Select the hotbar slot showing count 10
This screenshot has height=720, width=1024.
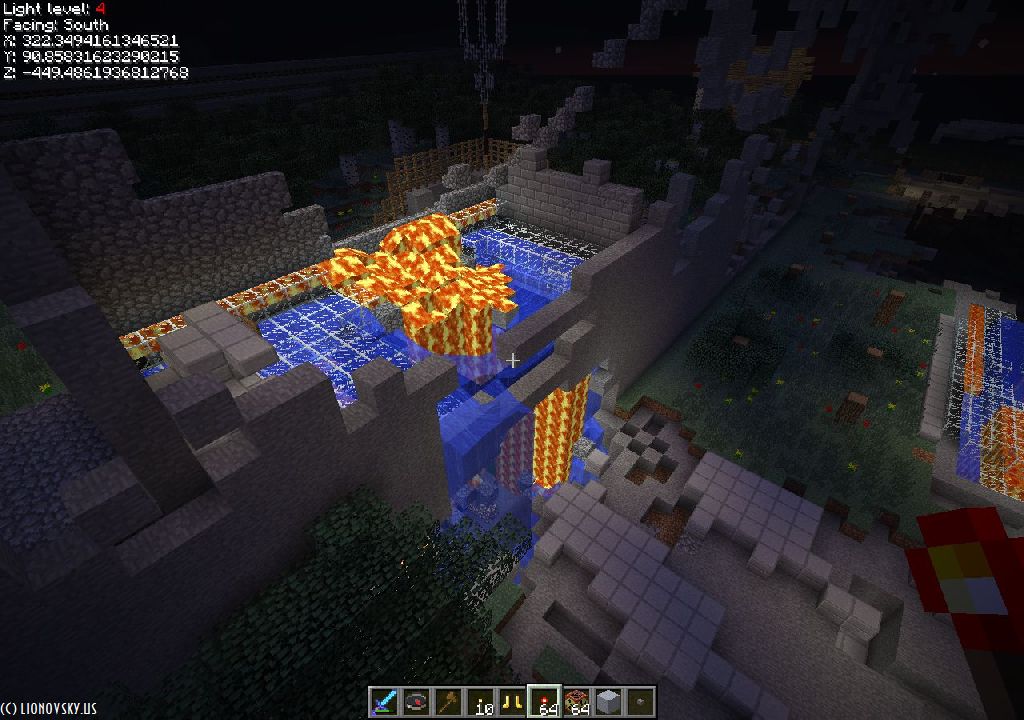481,702
